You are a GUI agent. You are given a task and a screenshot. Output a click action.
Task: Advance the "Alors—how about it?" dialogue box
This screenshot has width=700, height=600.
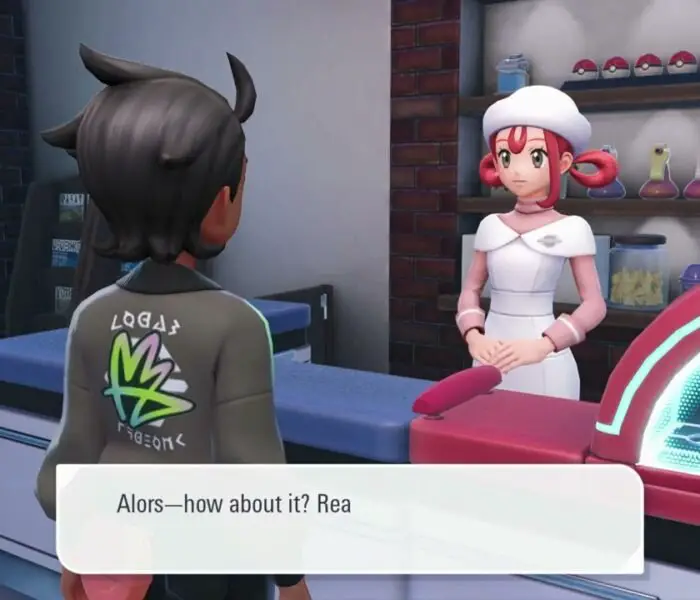click(x=349, y=519)
